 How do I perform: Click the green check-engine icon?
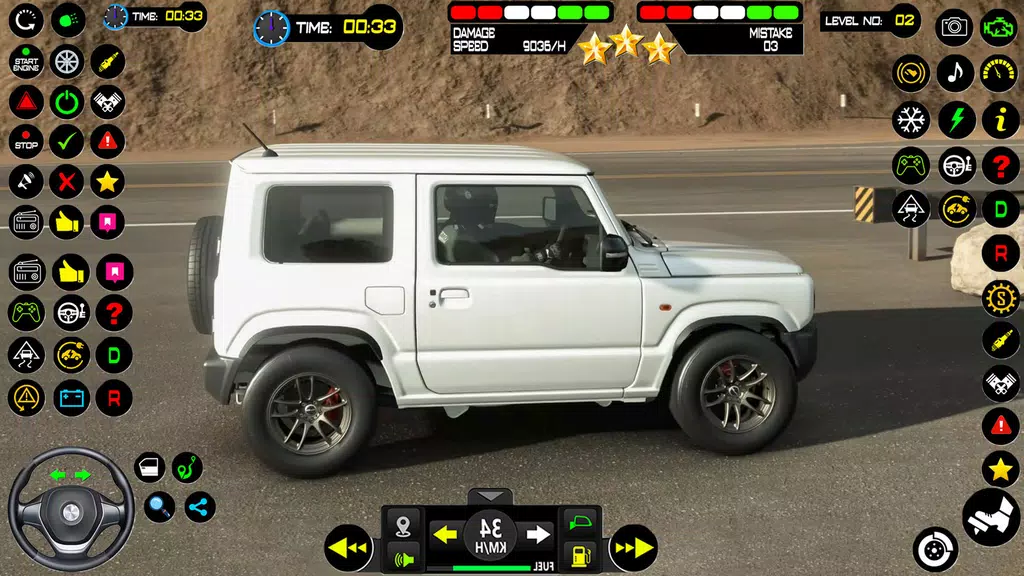[x=1000, y=27]
